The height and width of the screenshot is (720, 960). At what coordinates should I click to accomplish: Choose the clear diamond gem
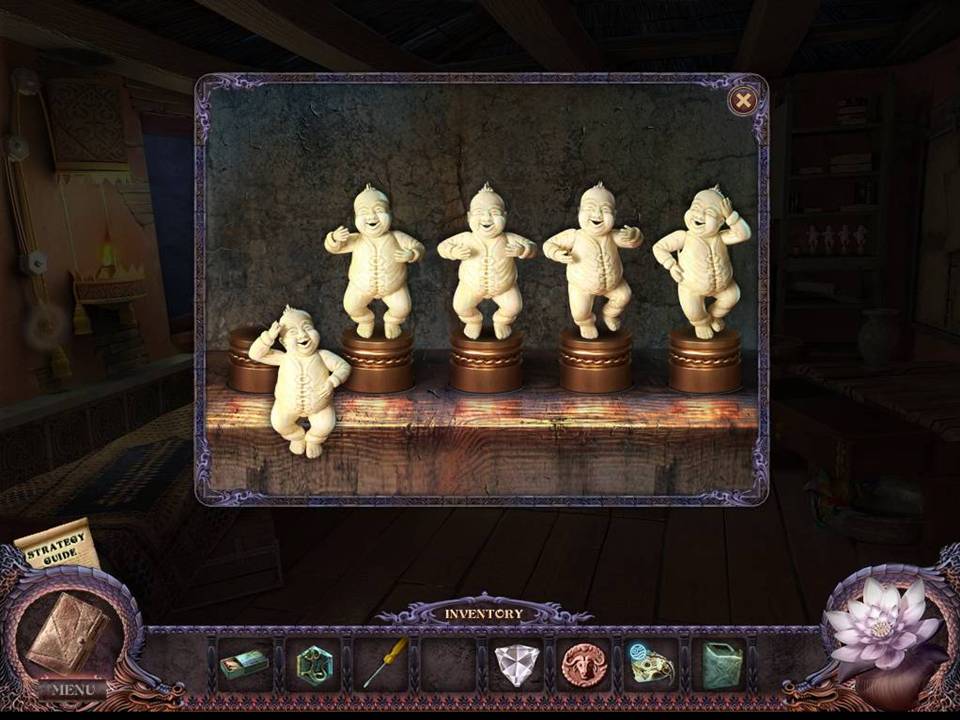pyautogui.click(x=517, y=665)
